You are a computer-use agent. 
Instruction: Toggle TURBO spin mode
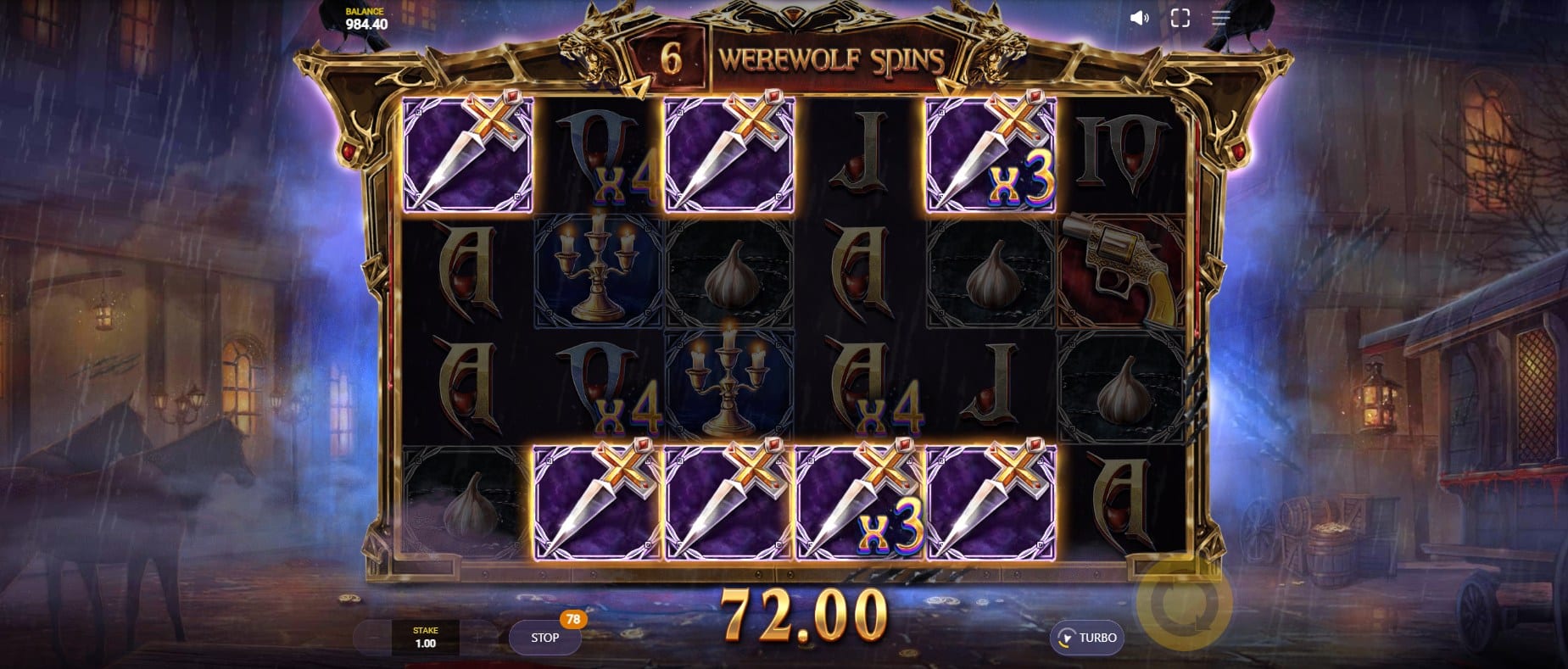1088,638
